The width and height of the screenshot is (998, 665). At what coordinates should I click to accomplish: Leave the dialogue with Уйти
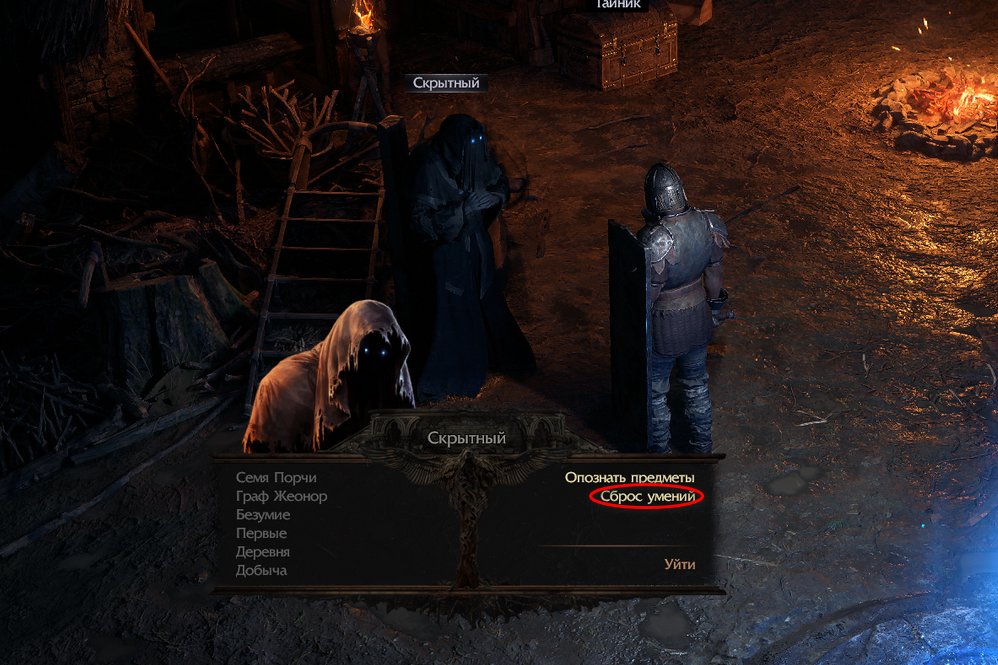[x=679, y=564]
